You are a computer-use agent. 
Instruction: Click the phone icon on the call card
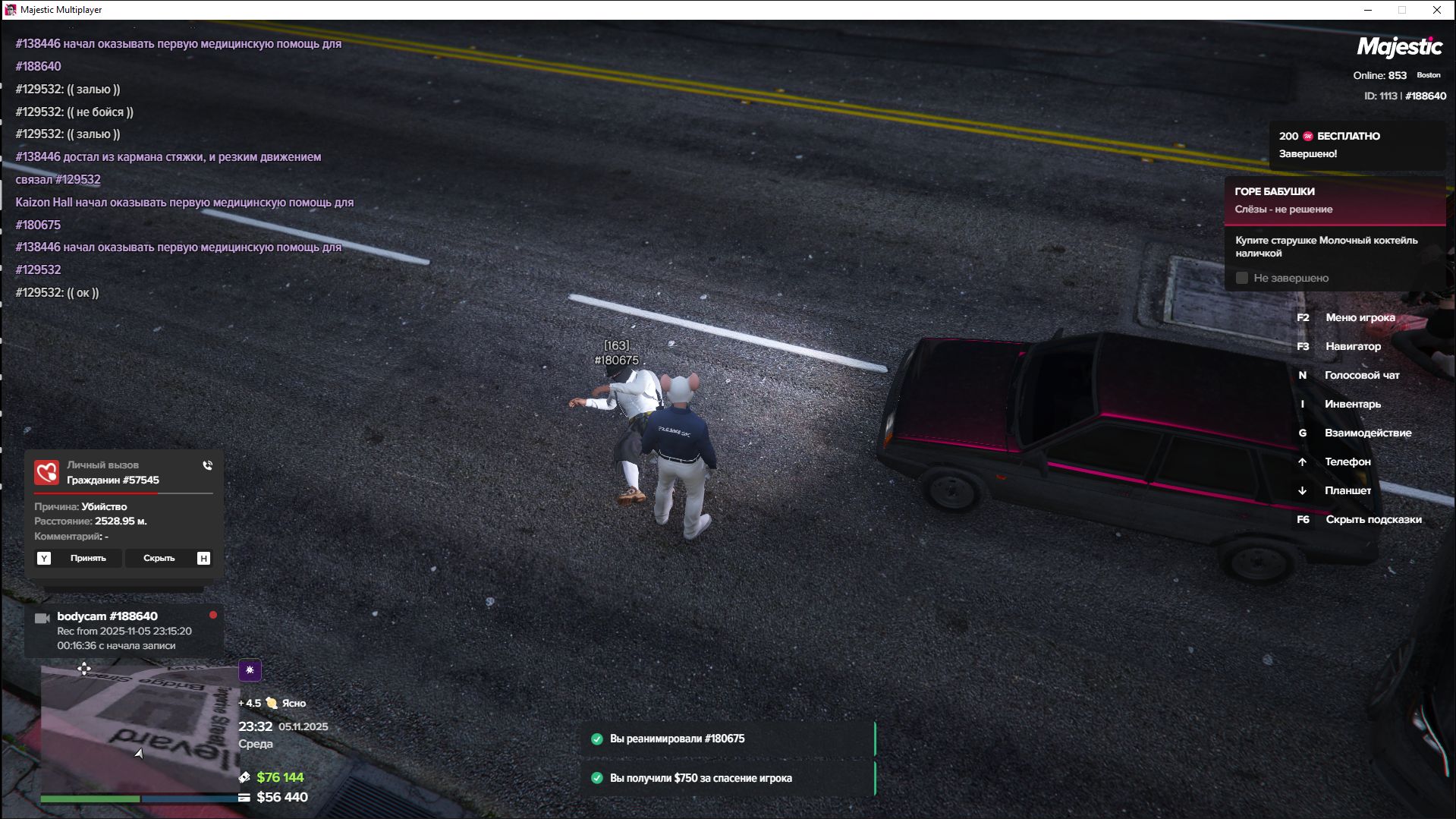point(207,465)
